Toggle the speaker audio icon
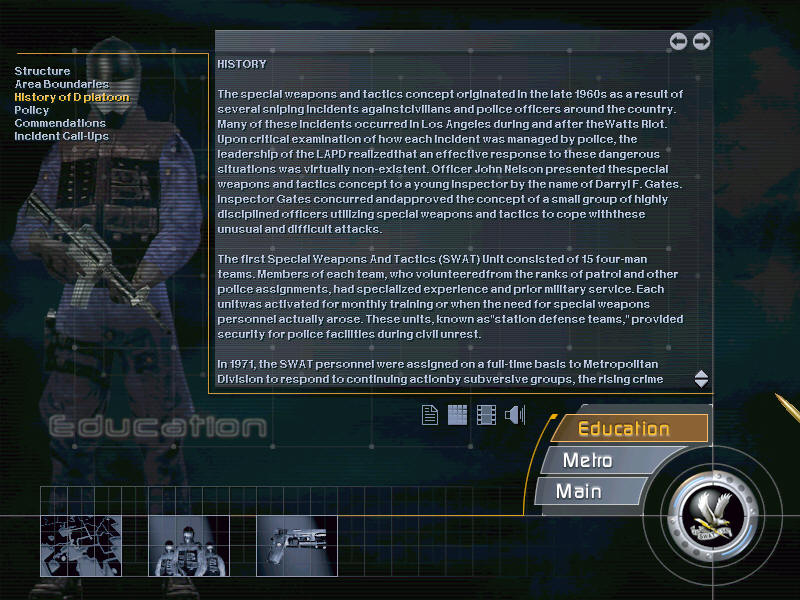The image size is (800, 600). [x=515, y=414]
